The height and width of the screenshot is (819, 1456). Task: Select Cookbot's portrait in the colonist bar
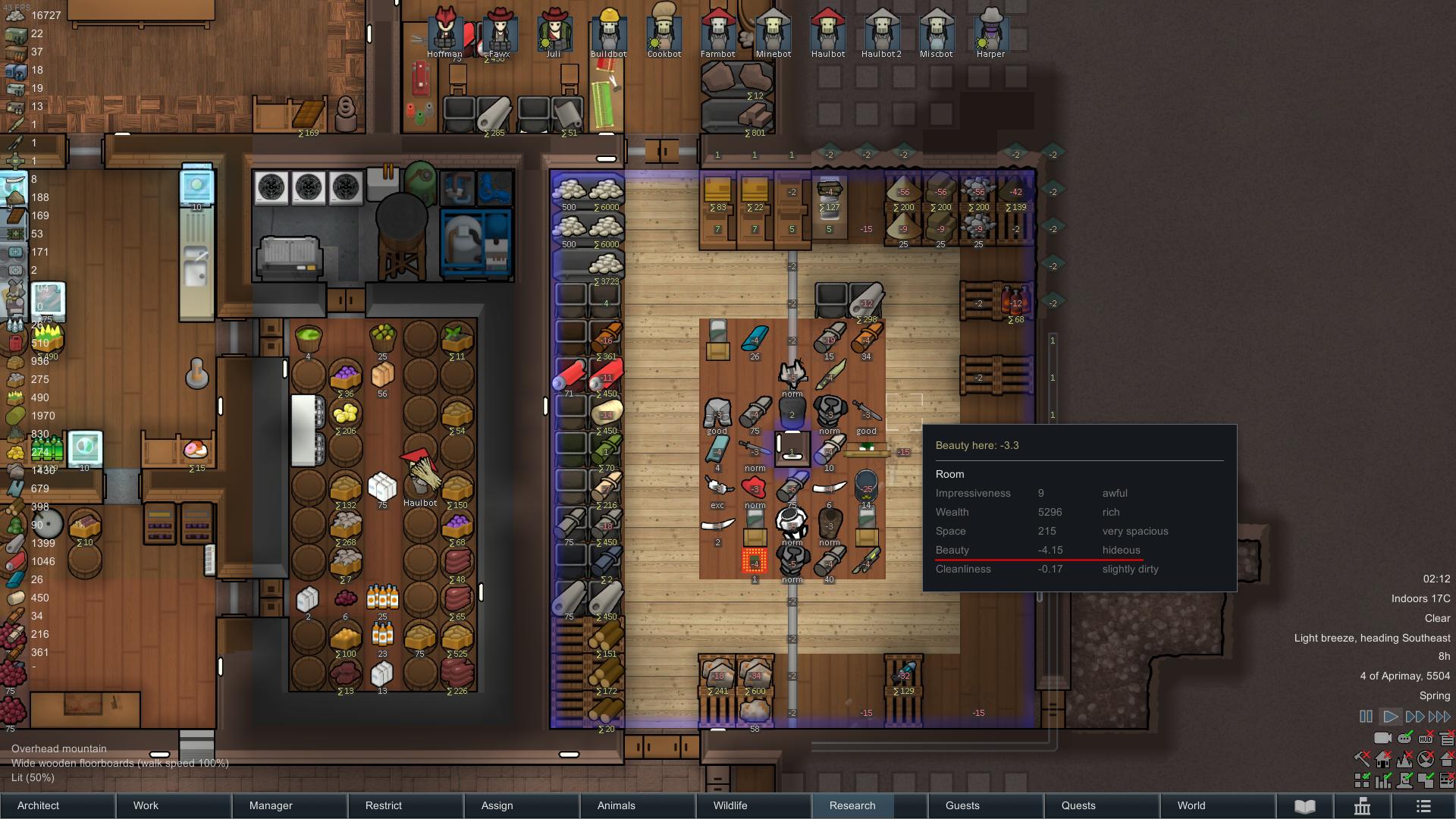[664, 29]
